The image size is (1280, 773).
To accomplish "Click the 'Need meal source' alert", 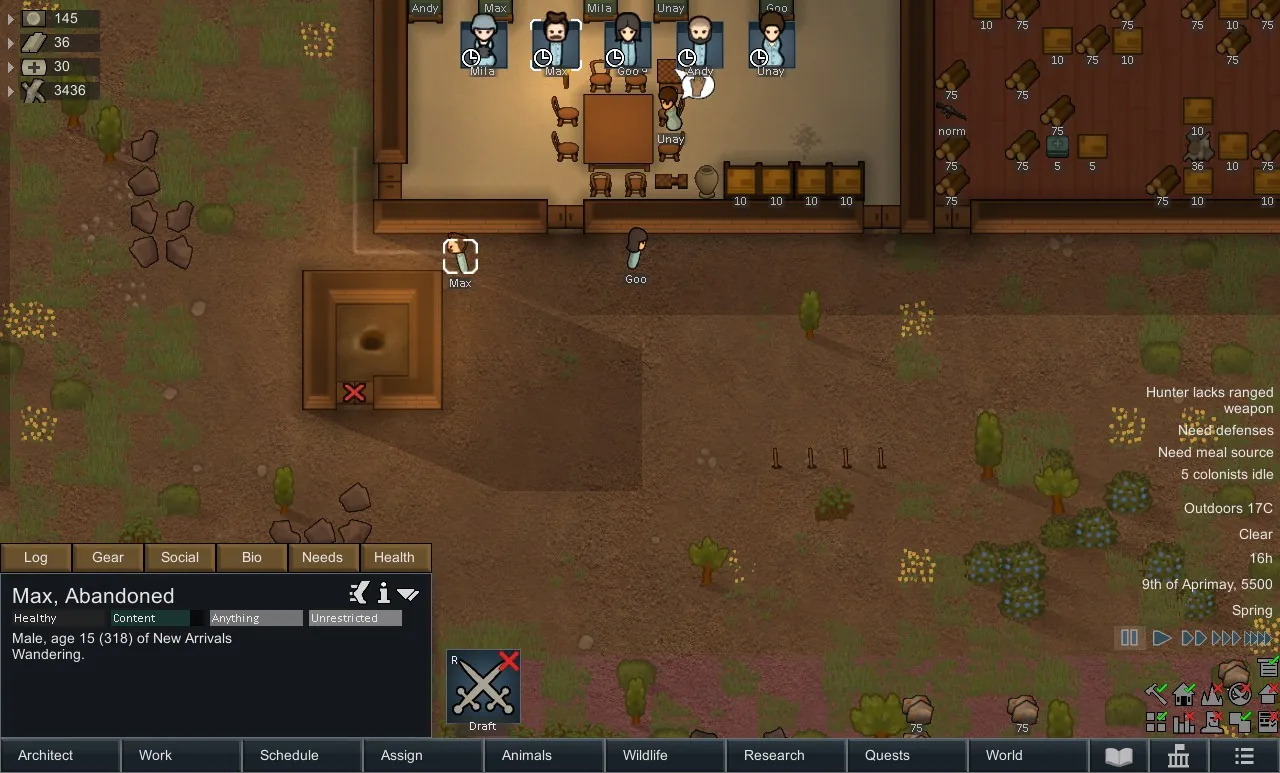I will pyautogui.click(x=1215, y=452).
